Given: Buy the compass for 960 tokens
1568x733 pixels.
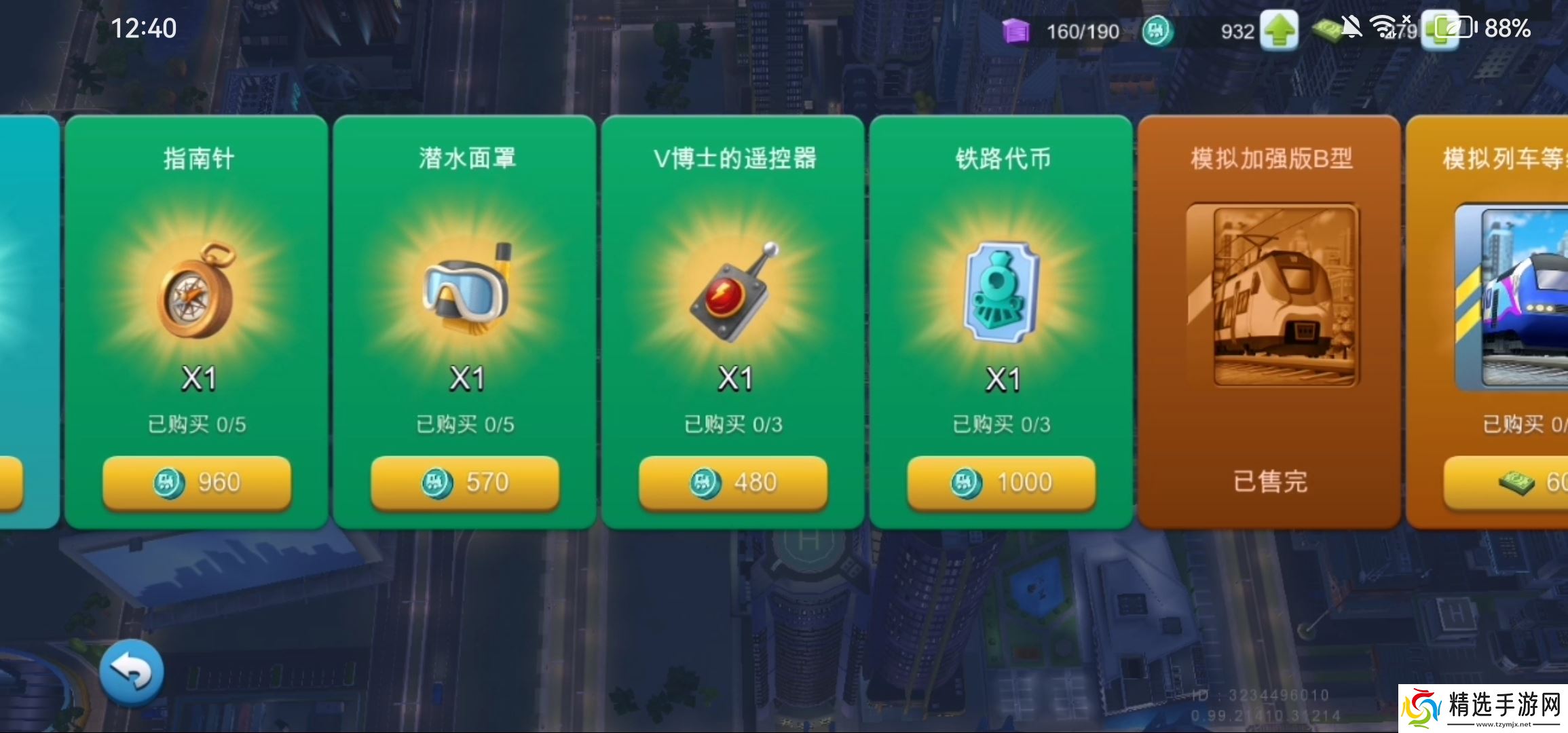Looking at the screenshot, I should 197,483.
